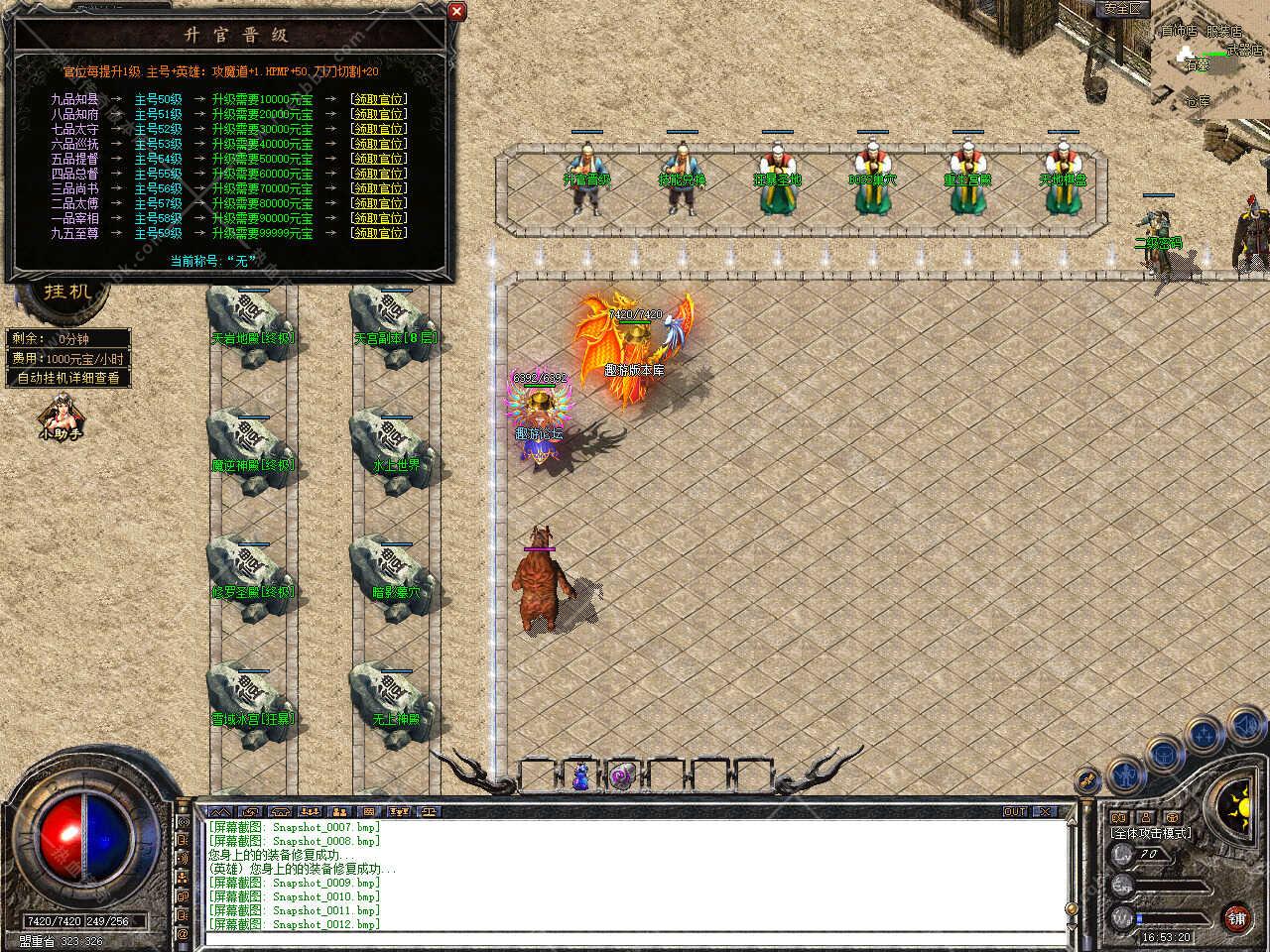Click the round 挂机 auto-play button
1270x952 pixels.
(67, 292)
